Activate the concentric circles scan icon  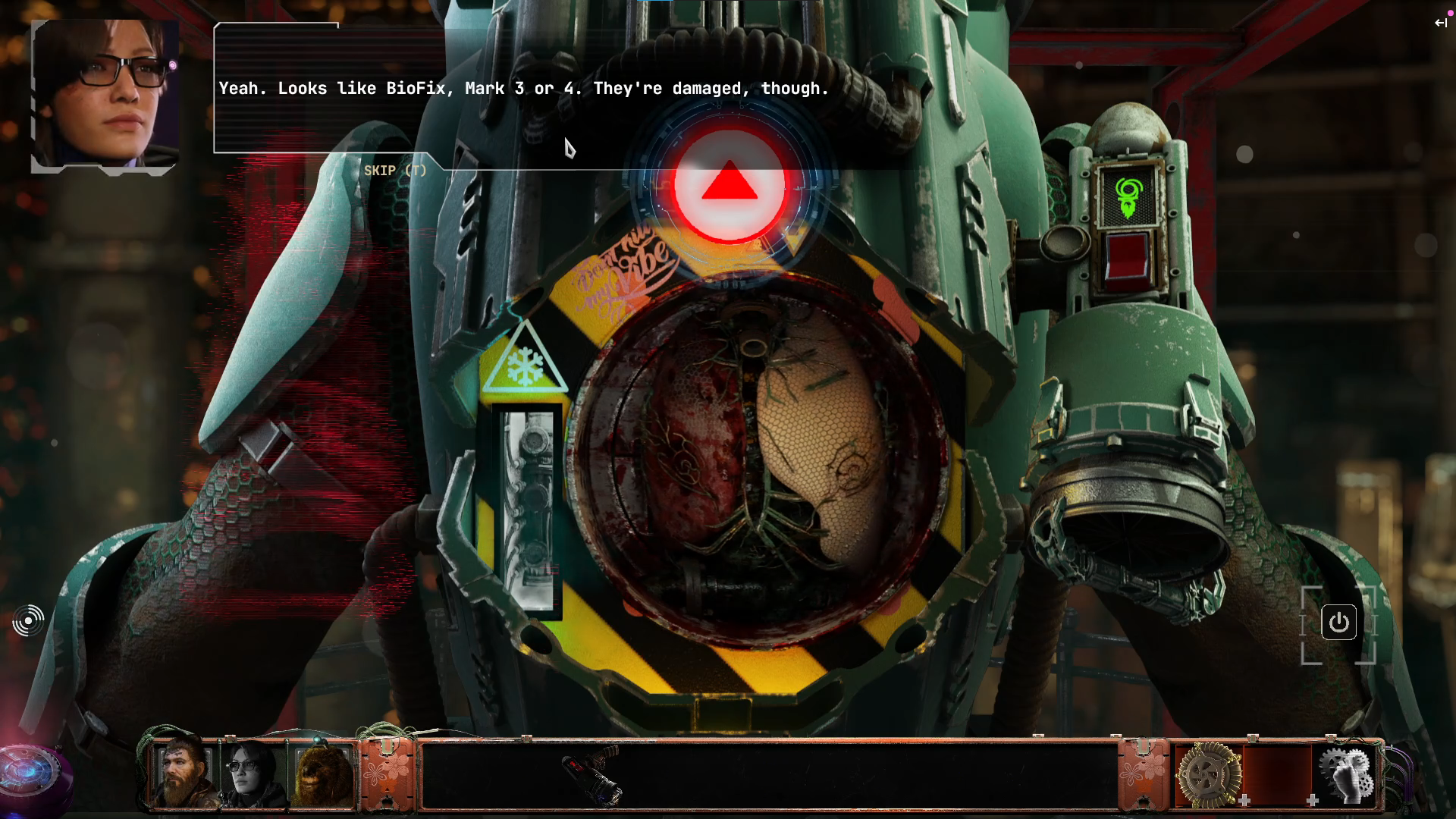tap(29, 621)
